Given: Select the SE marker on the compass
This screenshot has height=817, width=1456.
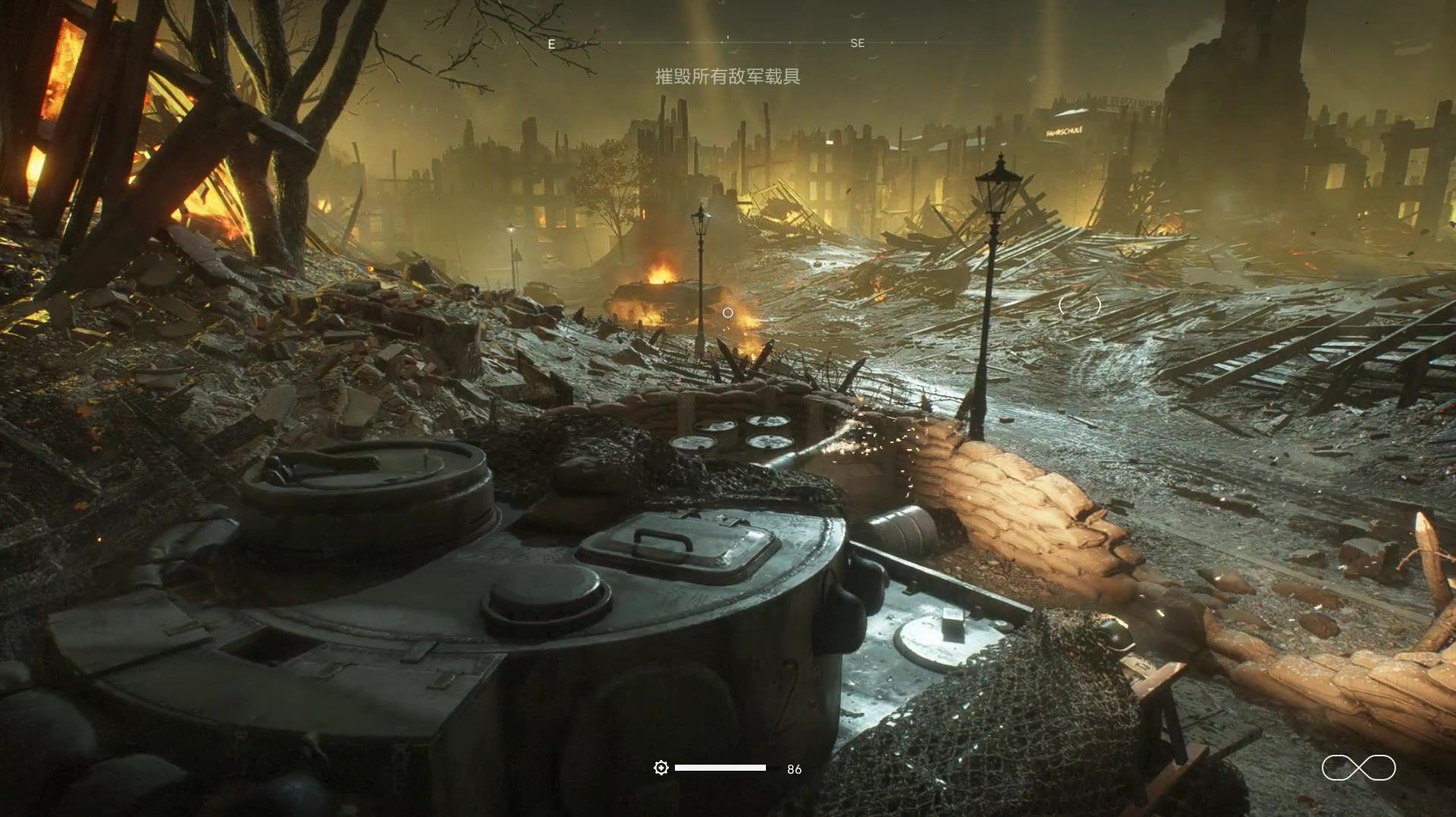Looking at the screenshot, I should point(857,43).
